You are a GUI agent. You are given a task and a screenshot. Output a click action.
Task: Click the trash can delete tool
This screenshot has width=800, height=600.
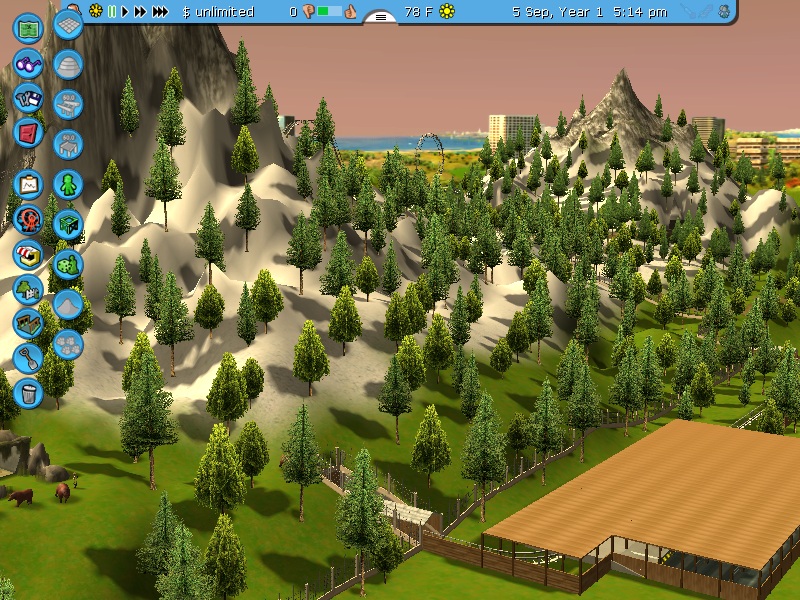28,392
